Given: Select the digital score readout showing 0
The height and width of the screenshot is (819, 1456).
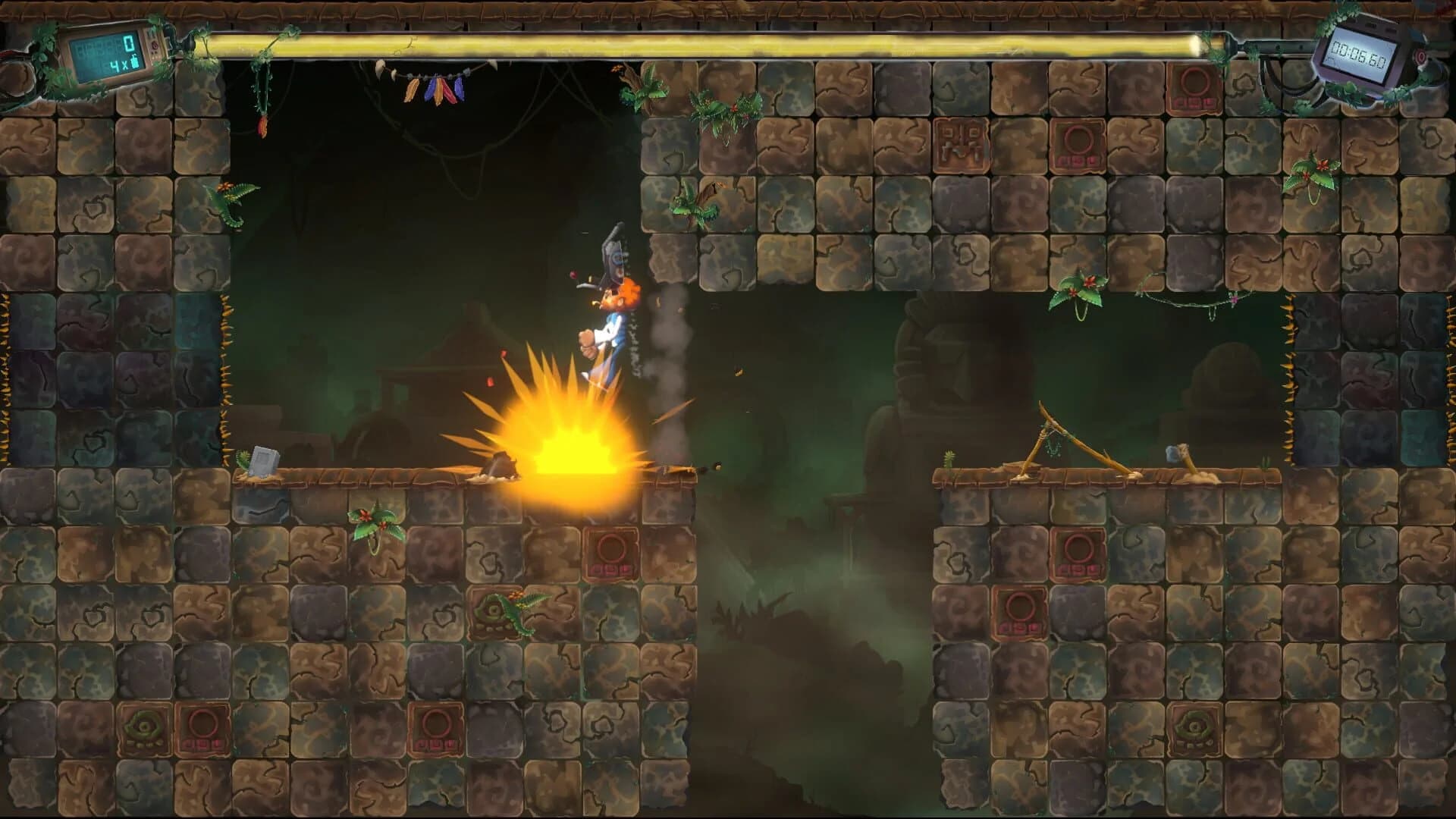Looking at the screenshot, I should pyautogui.click(x=129, y=44).
